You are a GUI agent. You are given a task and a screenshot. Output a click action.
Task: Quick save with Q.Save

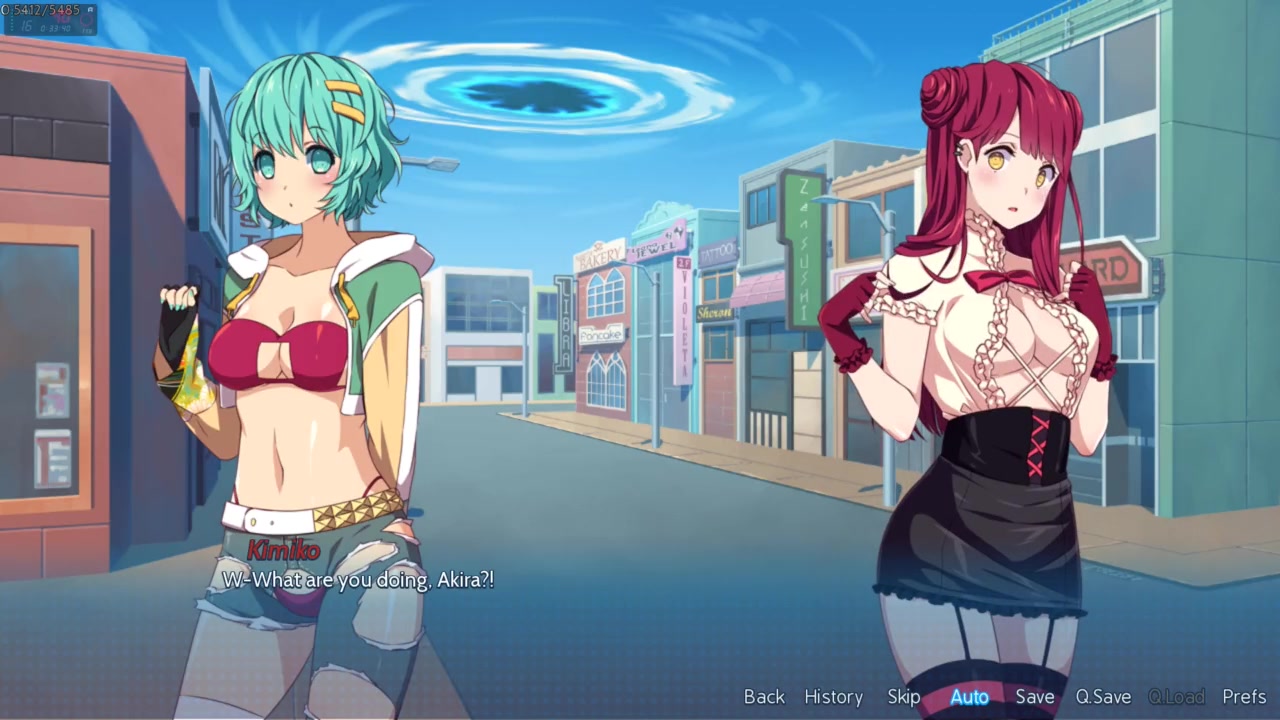[x=1103, y=697]
